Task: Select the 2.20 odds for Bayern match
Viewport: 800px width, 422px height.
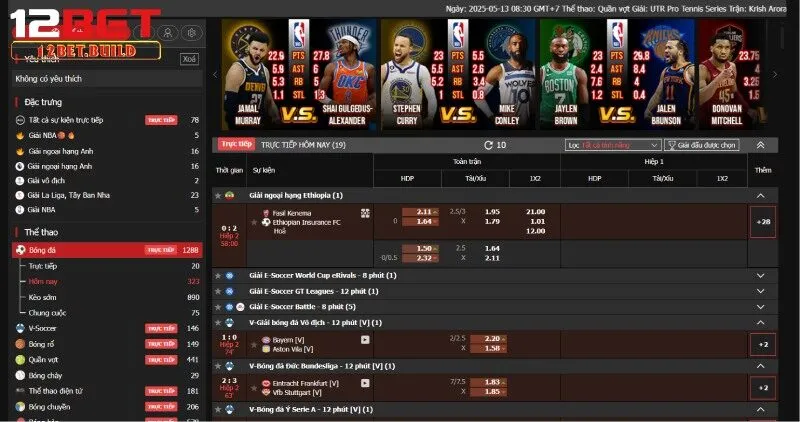Action: (x=492, y=339)
